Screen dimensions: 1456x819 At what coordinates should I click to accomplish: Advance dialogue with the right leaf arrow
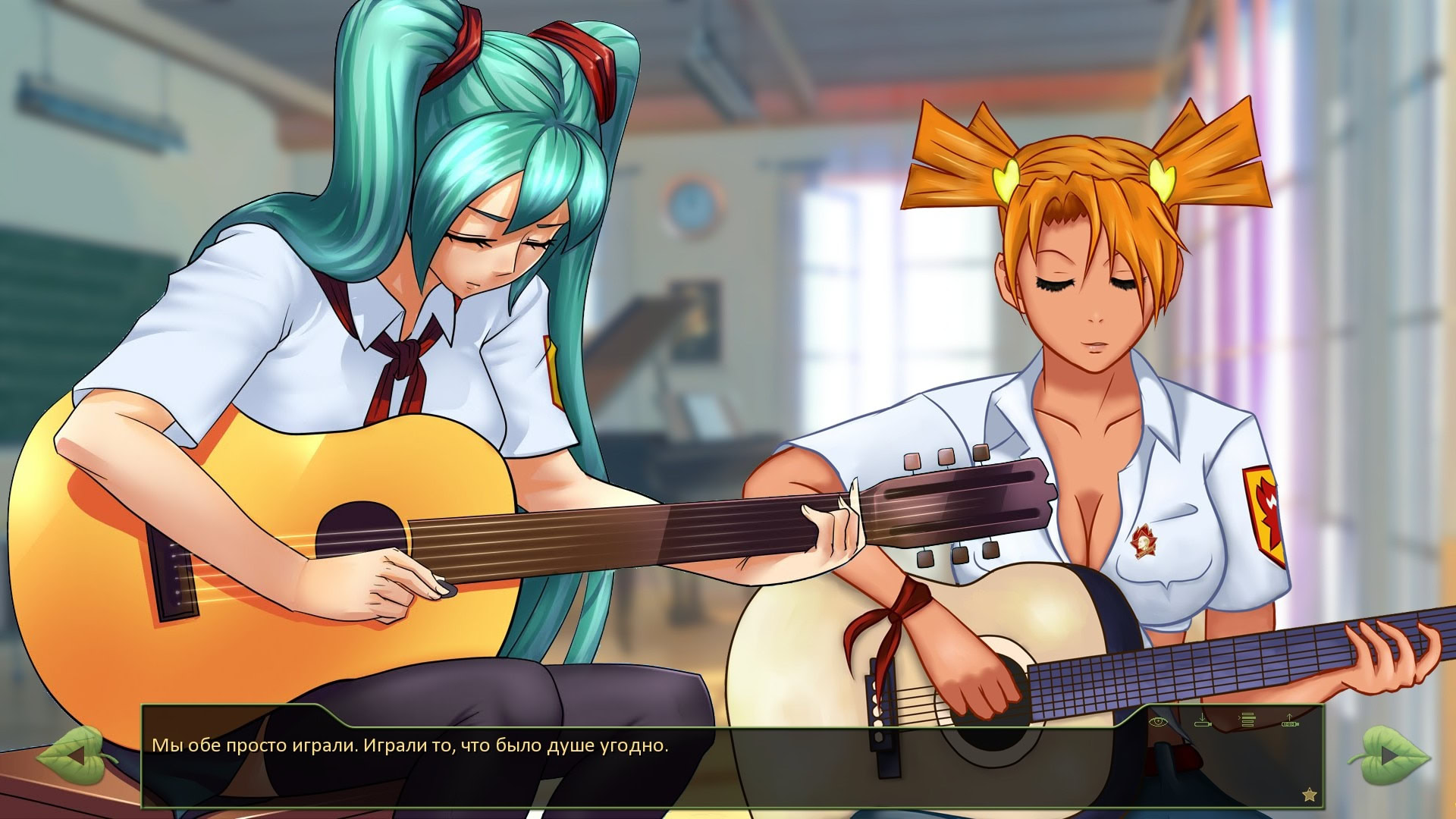[x=1389, y=755]
